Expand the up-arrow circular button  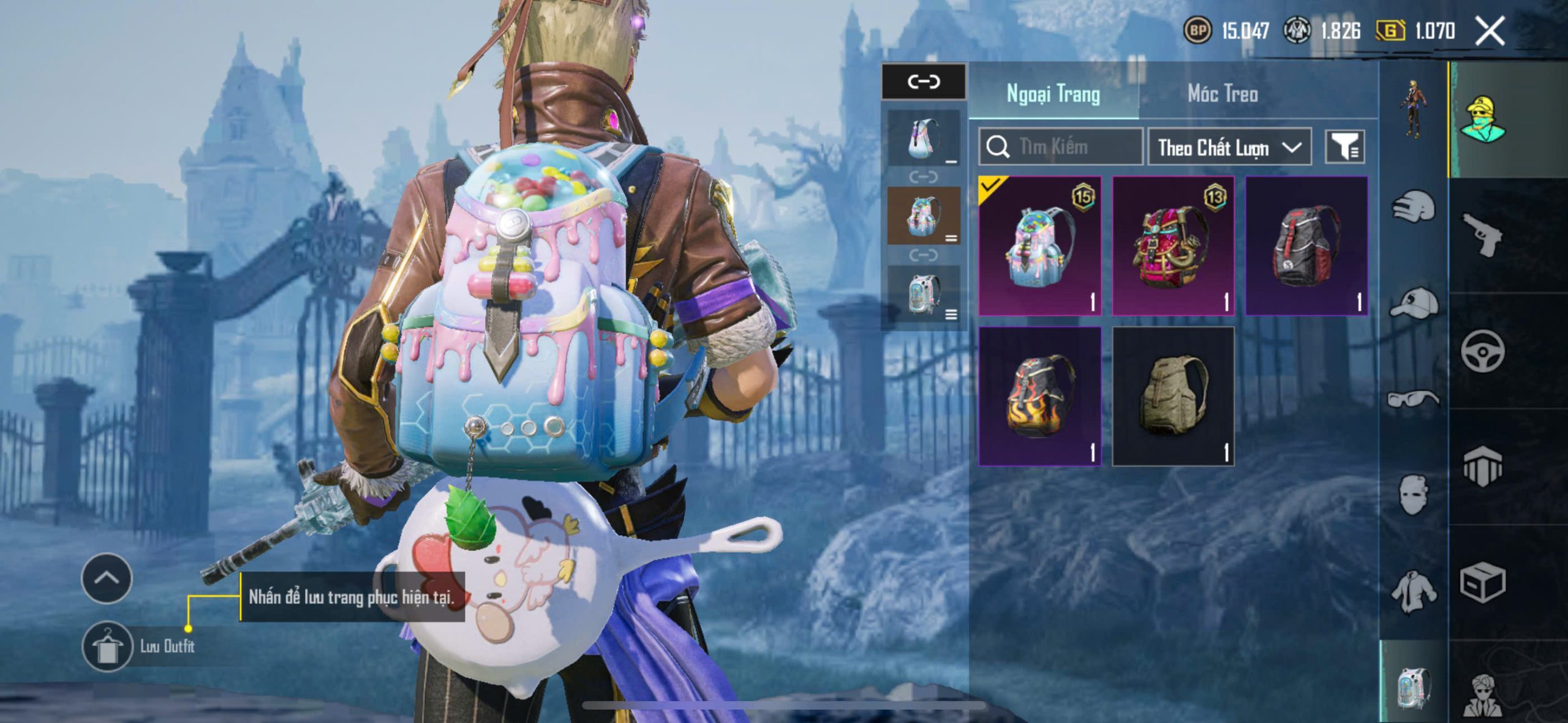[x=107, y=578]
